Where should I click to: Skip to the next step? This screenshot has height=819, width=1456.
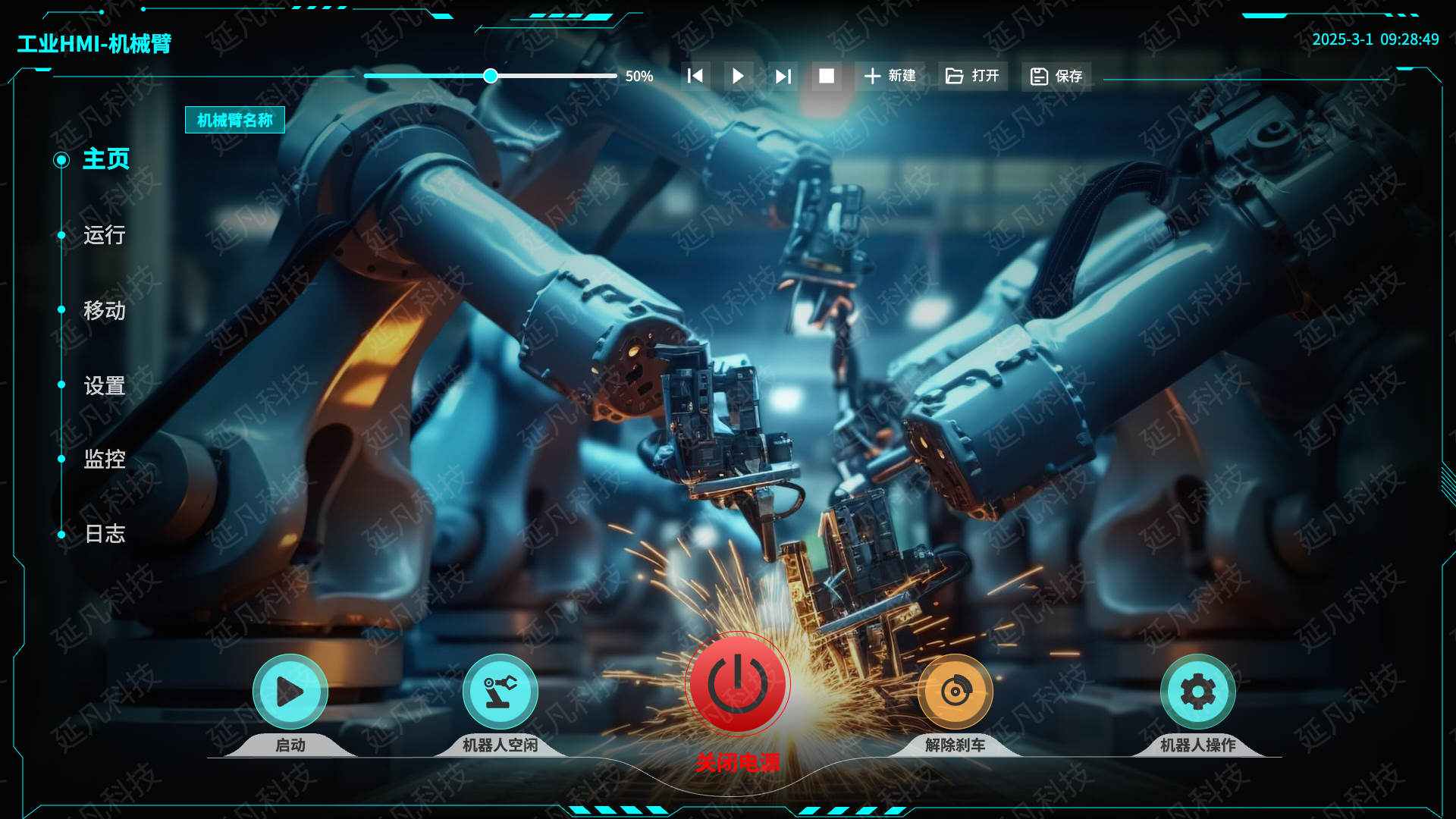click(x=783, y=76)
